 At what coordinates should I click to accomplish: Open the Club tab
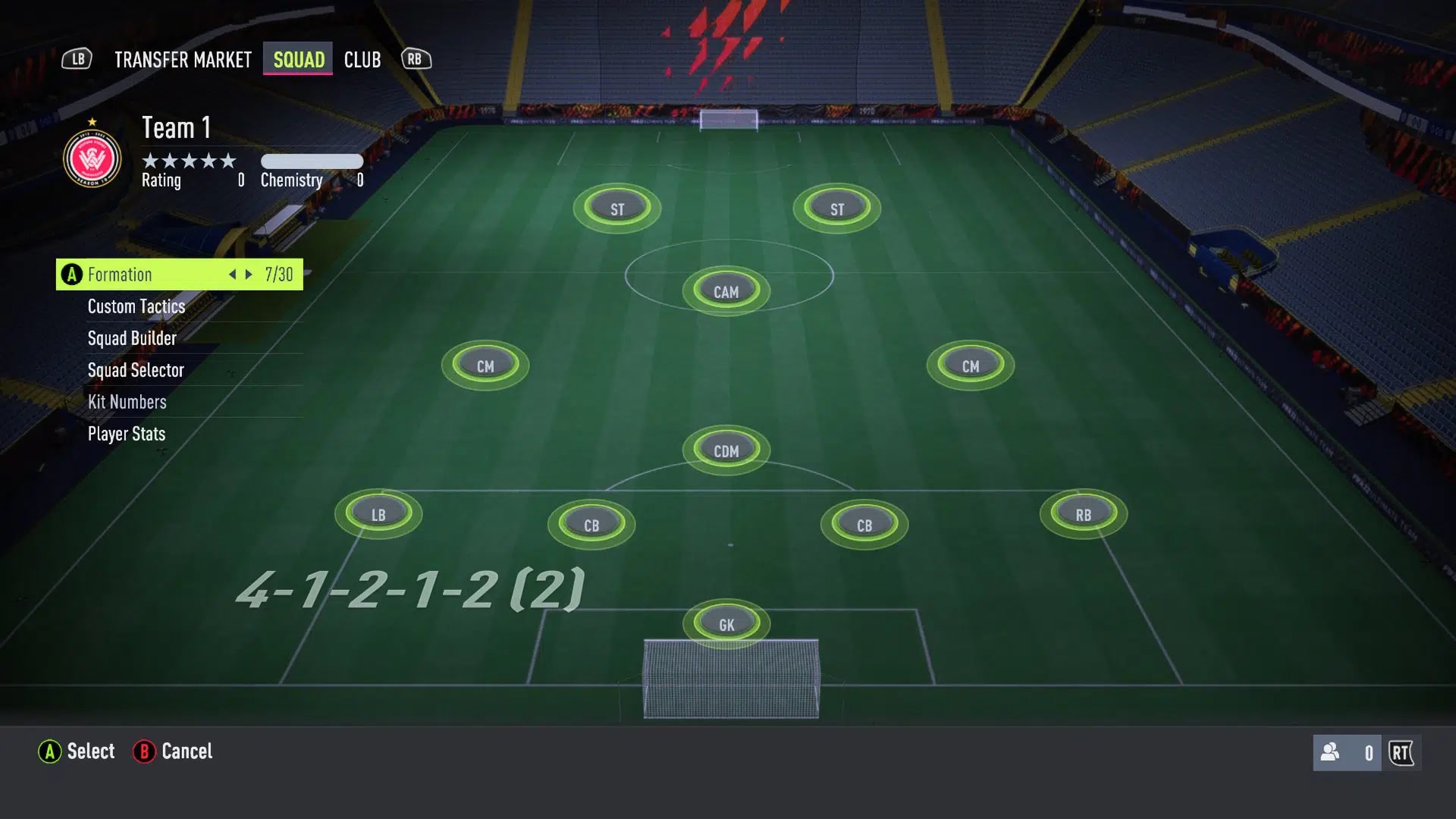click(x=362, y=59)
